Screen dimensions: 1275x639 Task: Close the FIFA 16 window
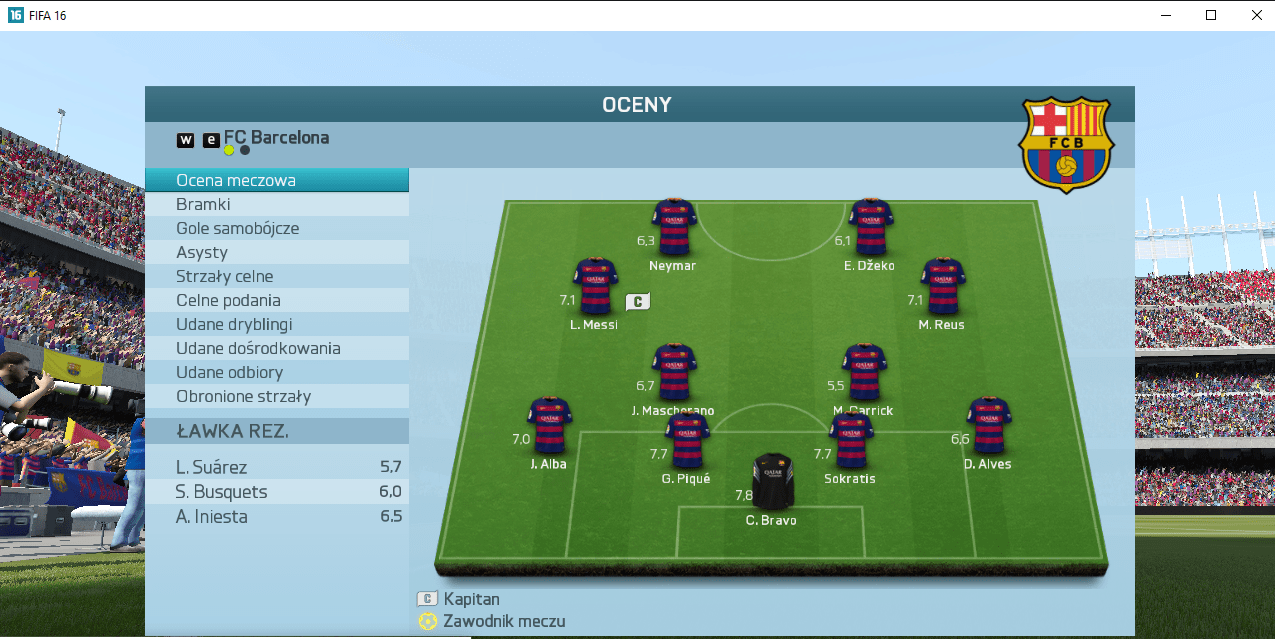pyautogui.click(x=1257, y=15)
